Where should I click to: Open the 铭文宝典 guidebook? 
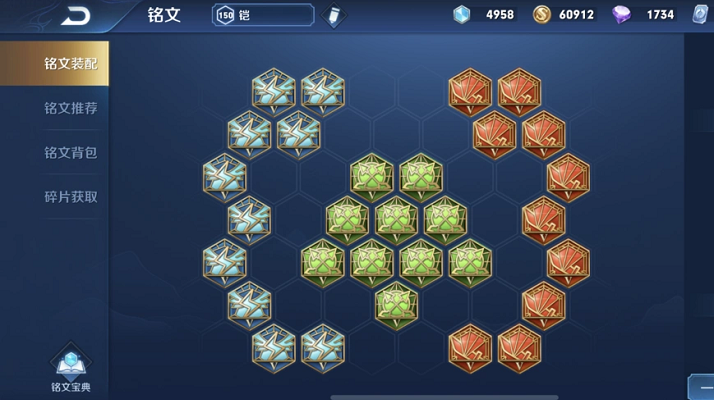(70, 368)
